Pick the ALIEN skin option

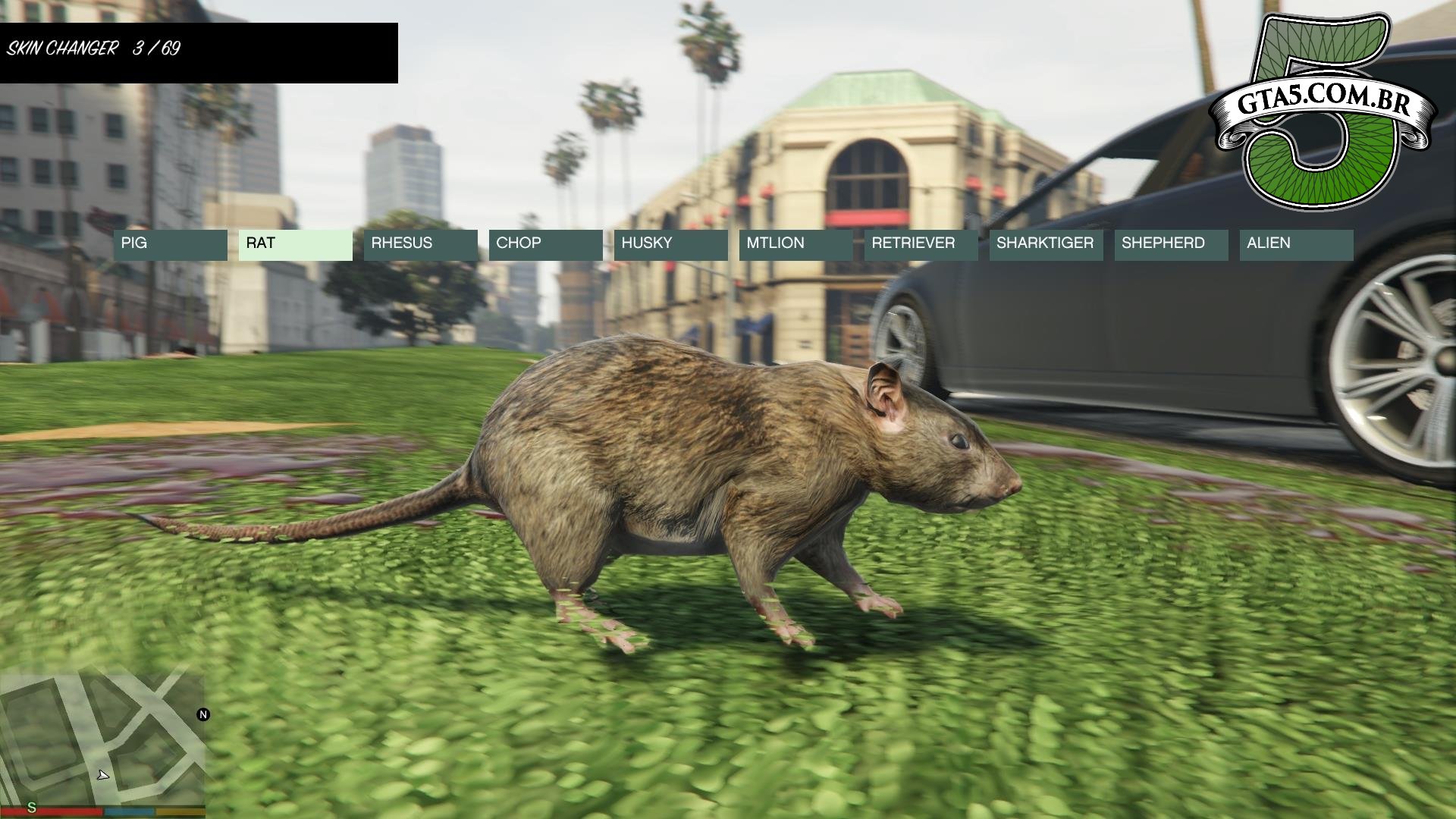coord(1297,245)
